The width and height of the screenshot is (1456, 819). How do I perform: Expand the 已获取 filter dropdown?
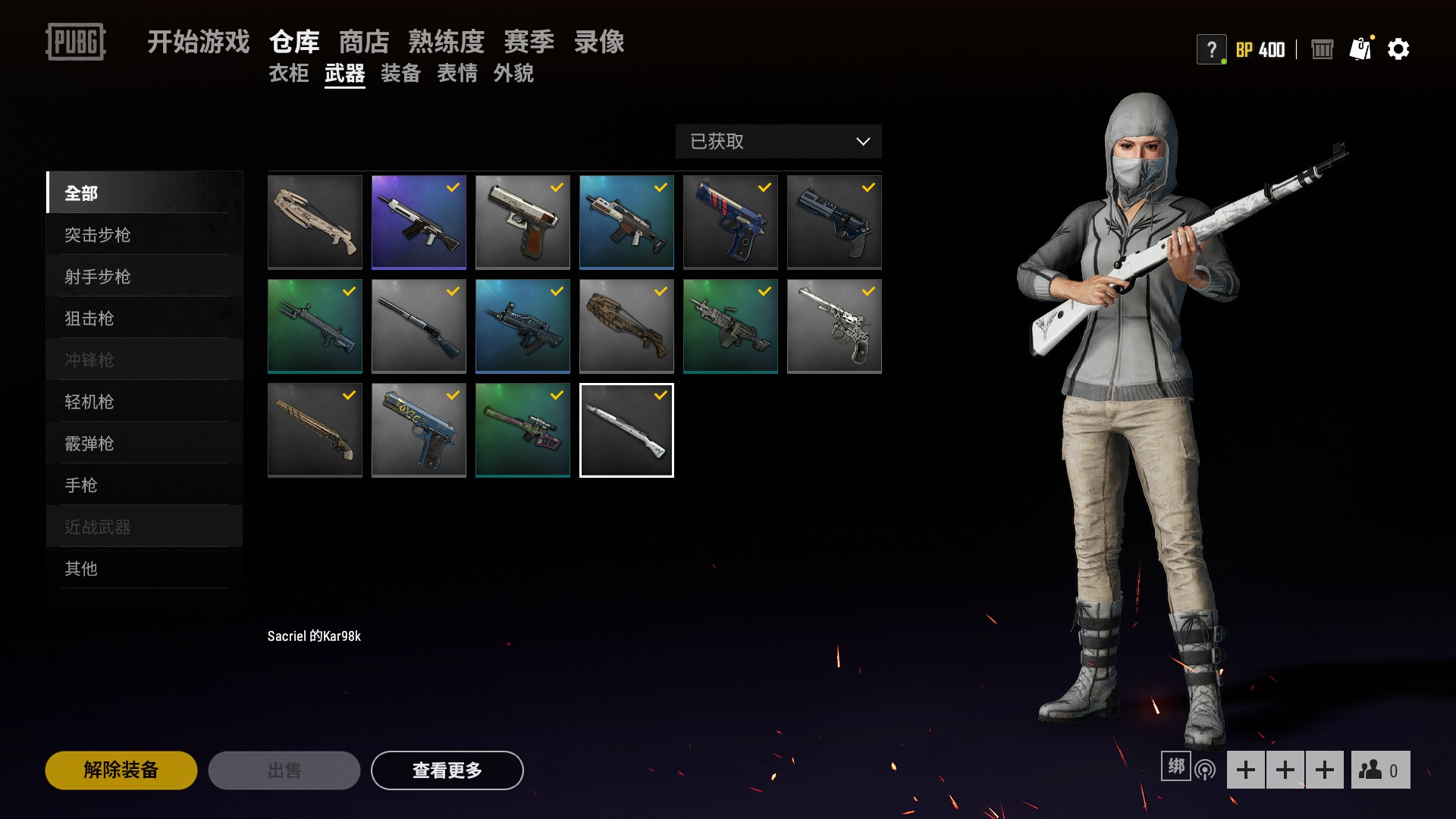pos(778,142)
